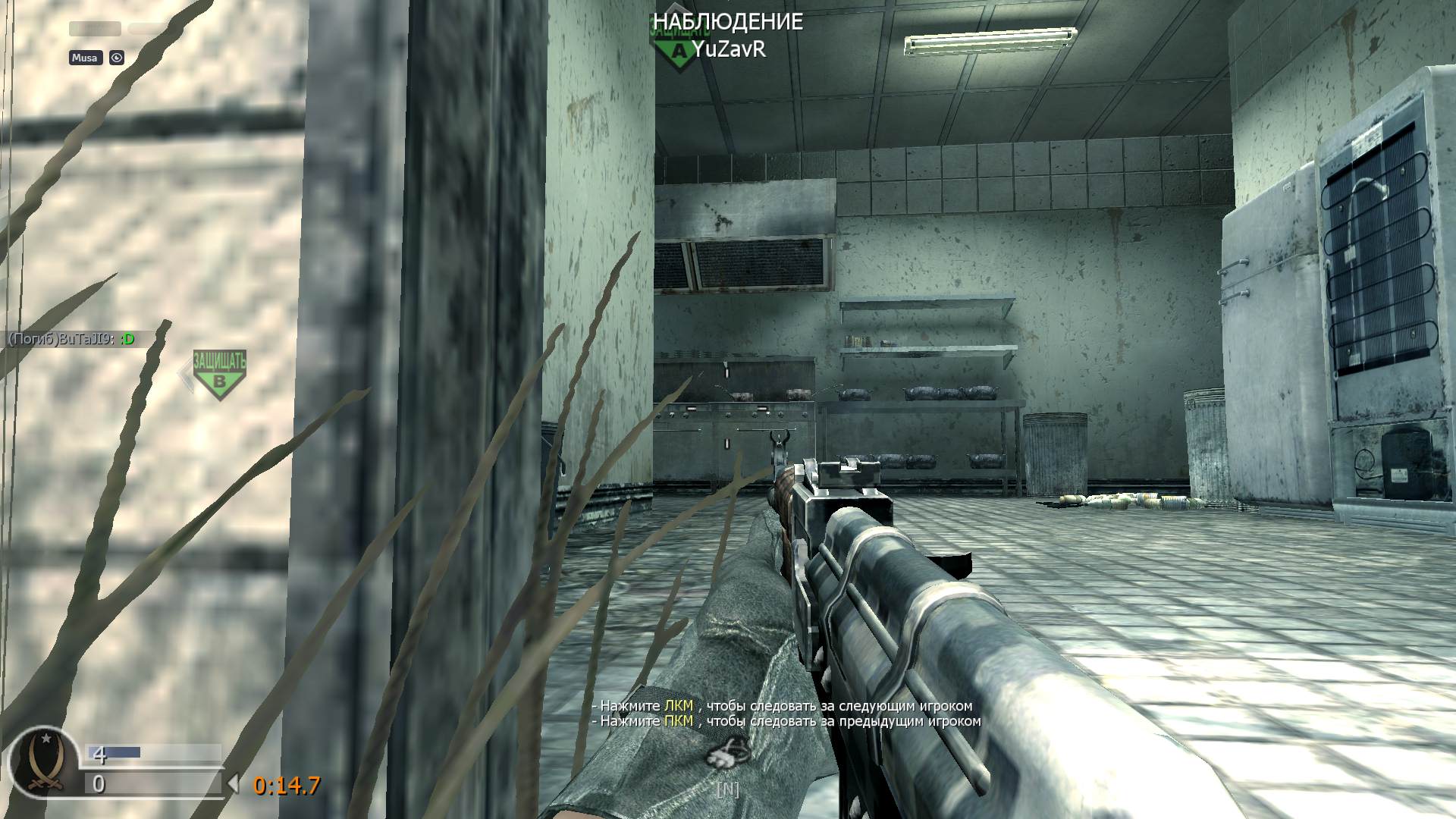
Task: Select the НАБЛЮДЕНИЕ header label
Action: point(726,23)
